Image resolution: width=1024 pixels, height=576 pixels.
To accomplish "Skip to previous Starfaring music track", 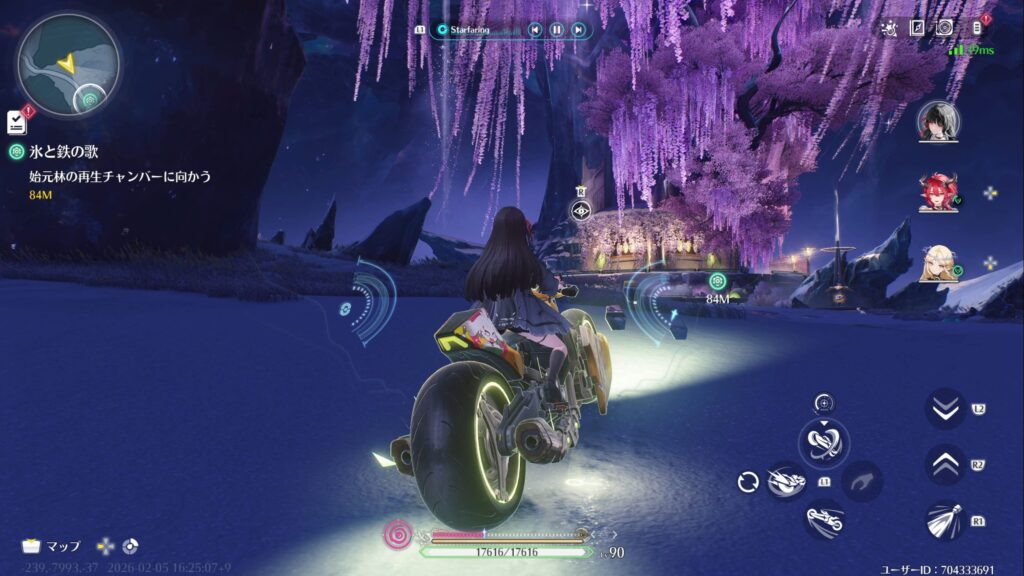I will pyautogui.click(x=535, y=30).
